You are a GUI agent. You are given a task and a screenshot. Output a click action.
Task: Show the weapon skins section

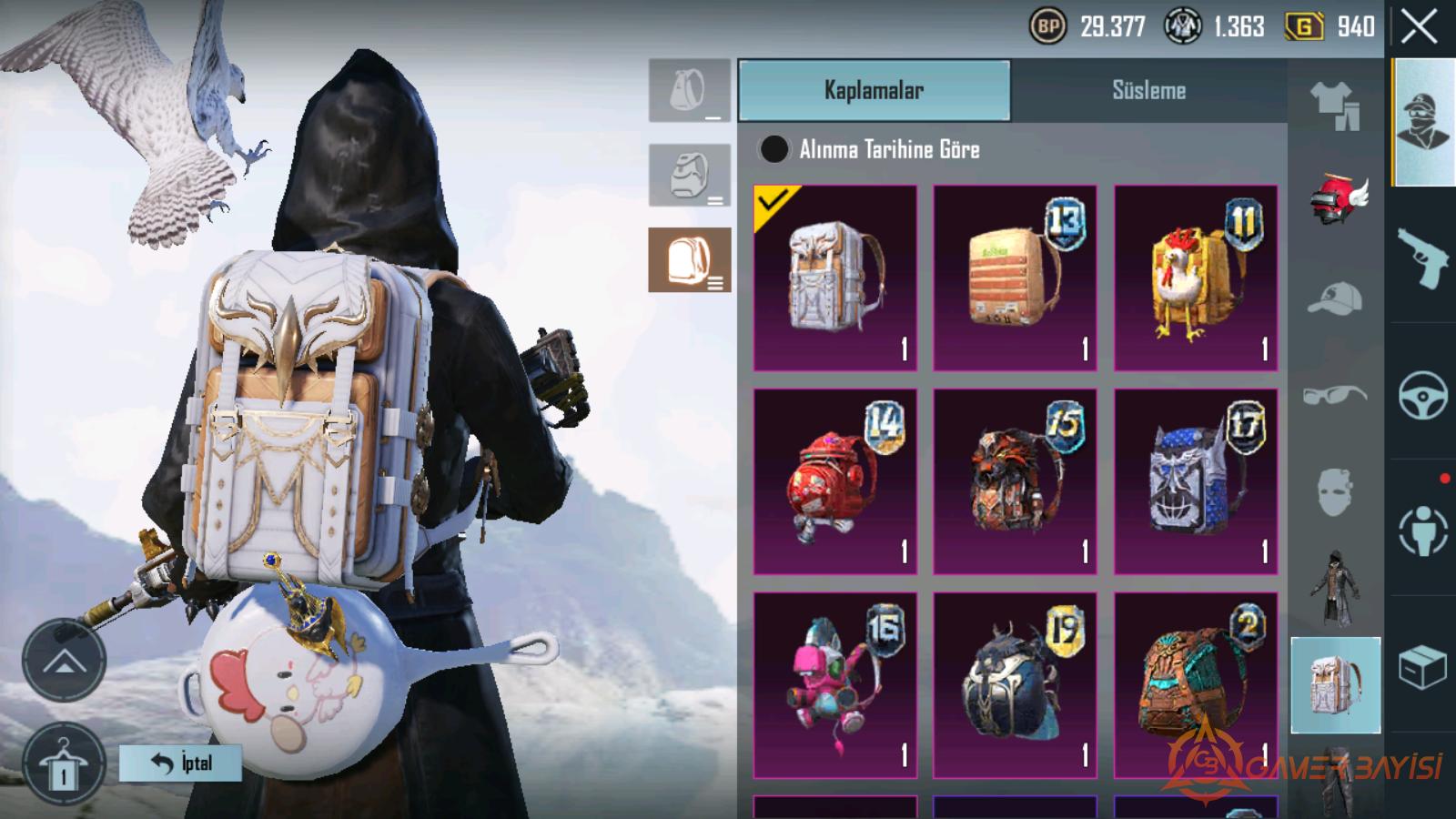click(1422, 257)
